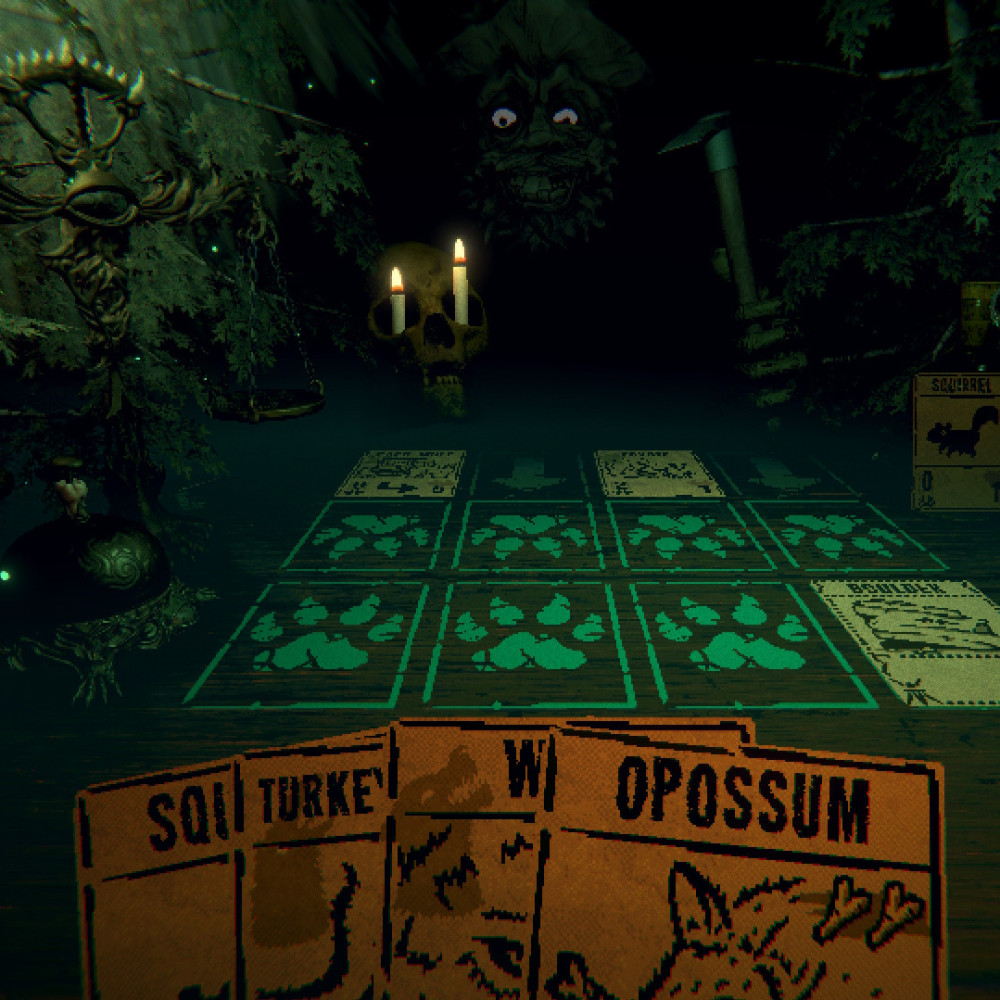The image size is (1000, 1000).
Task: Pick up the hammer
Action: click(730, 220)
